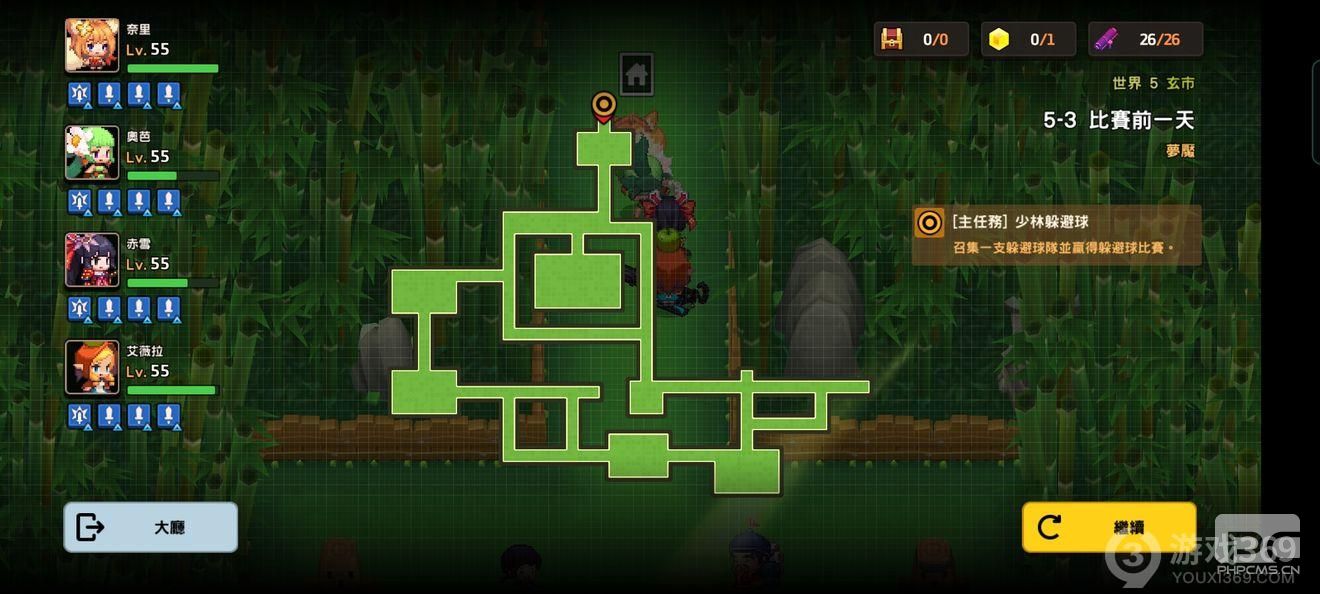Open the 少林躲避球 main quest tracker
The image size is (1320, 594).
pos(1057,235)
